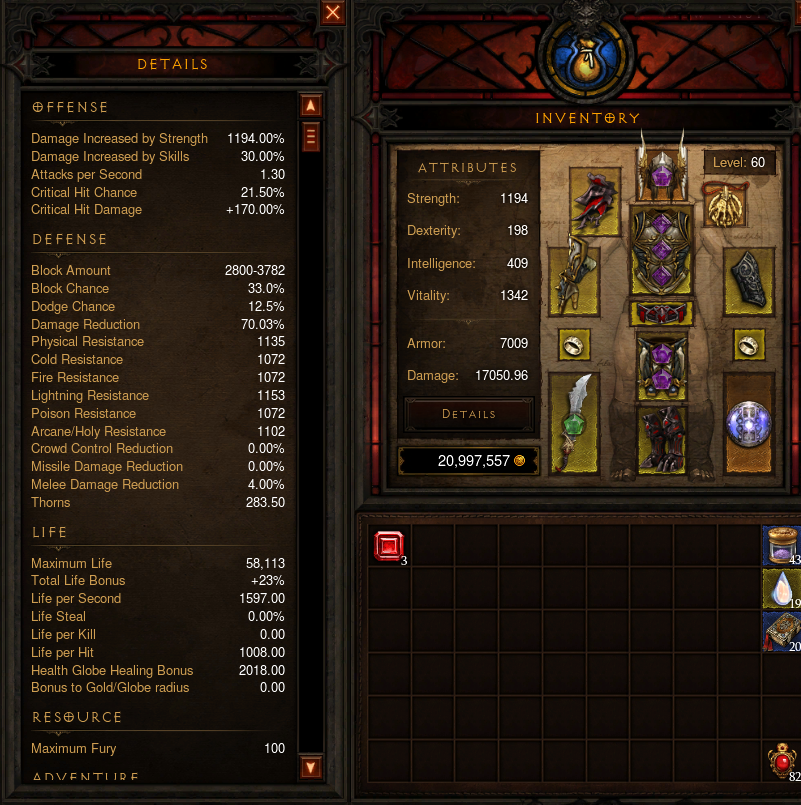801x805 pixels.
Task: Click the details scroll up arrow
Action: pyautogui.click(x=310, y=105)
